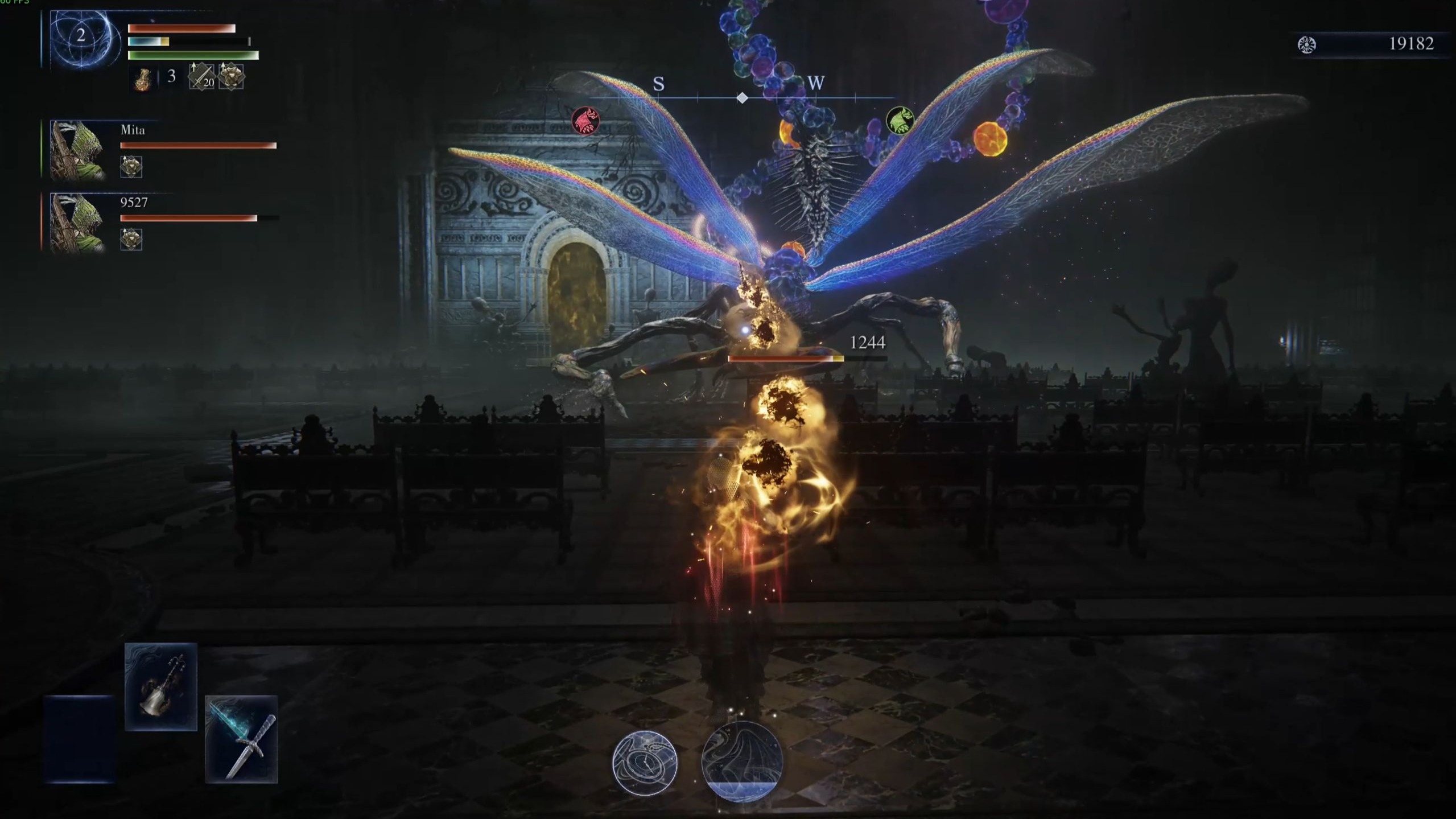Choose the bell weapon slot
Screen dimensions: 1456x819
click(161, 686)
